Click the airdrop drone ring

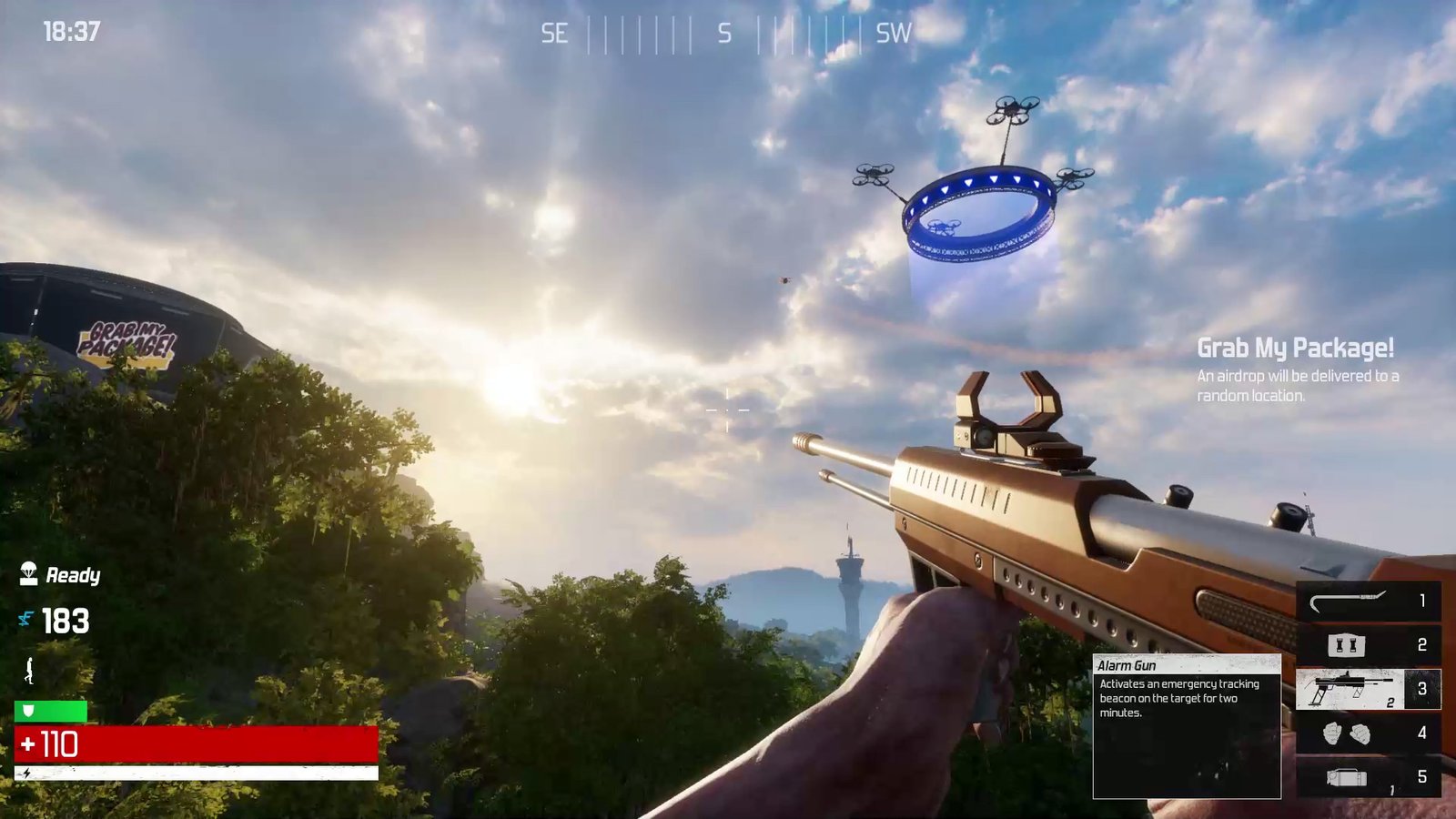pos(978,209)
